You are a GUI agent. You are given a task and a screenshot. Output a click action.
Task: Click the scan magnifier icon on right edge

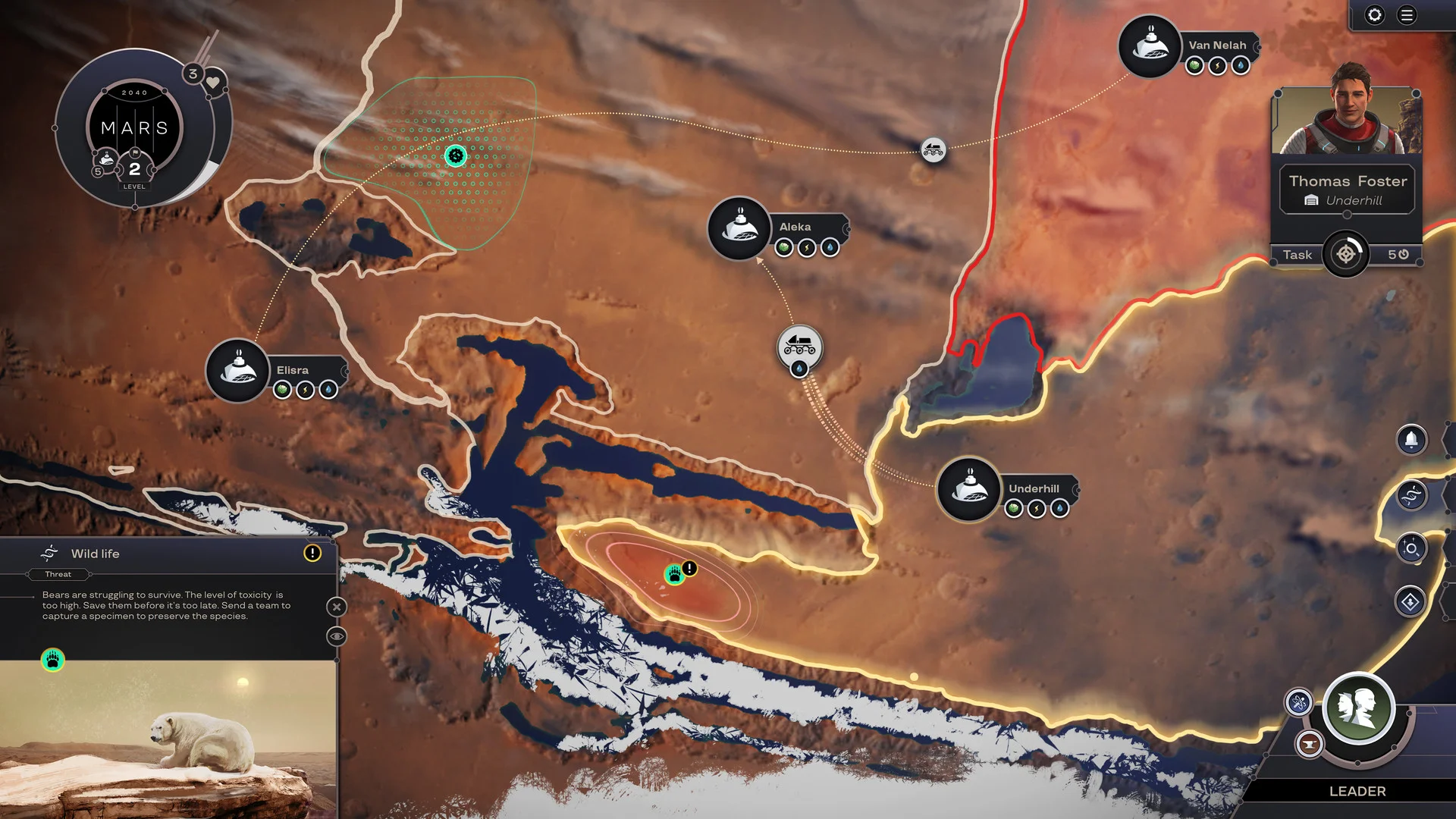pyautogui.click(x=1412, y=548)
